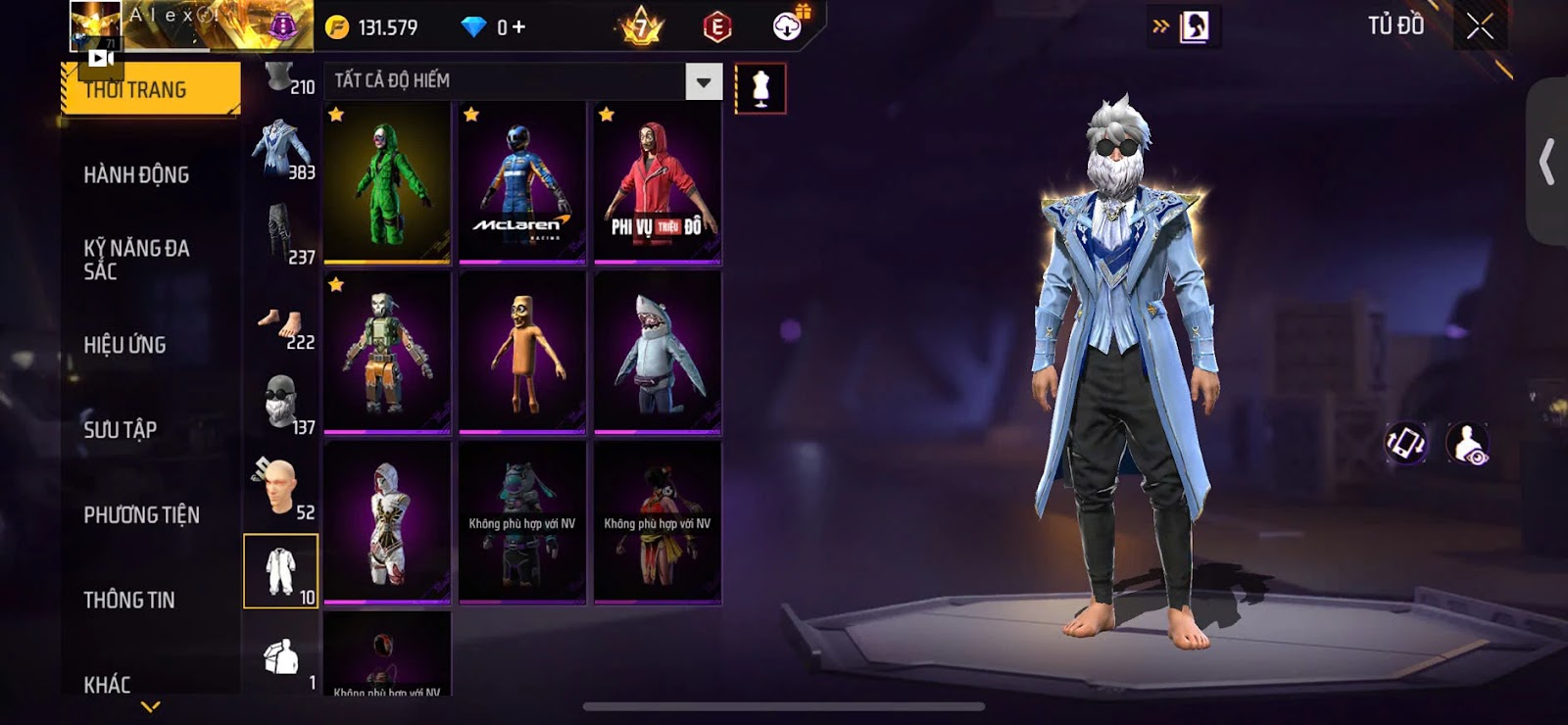Show the Thông Tin section
Viewport: 1568px width, 725px height.
coord(128,600)
